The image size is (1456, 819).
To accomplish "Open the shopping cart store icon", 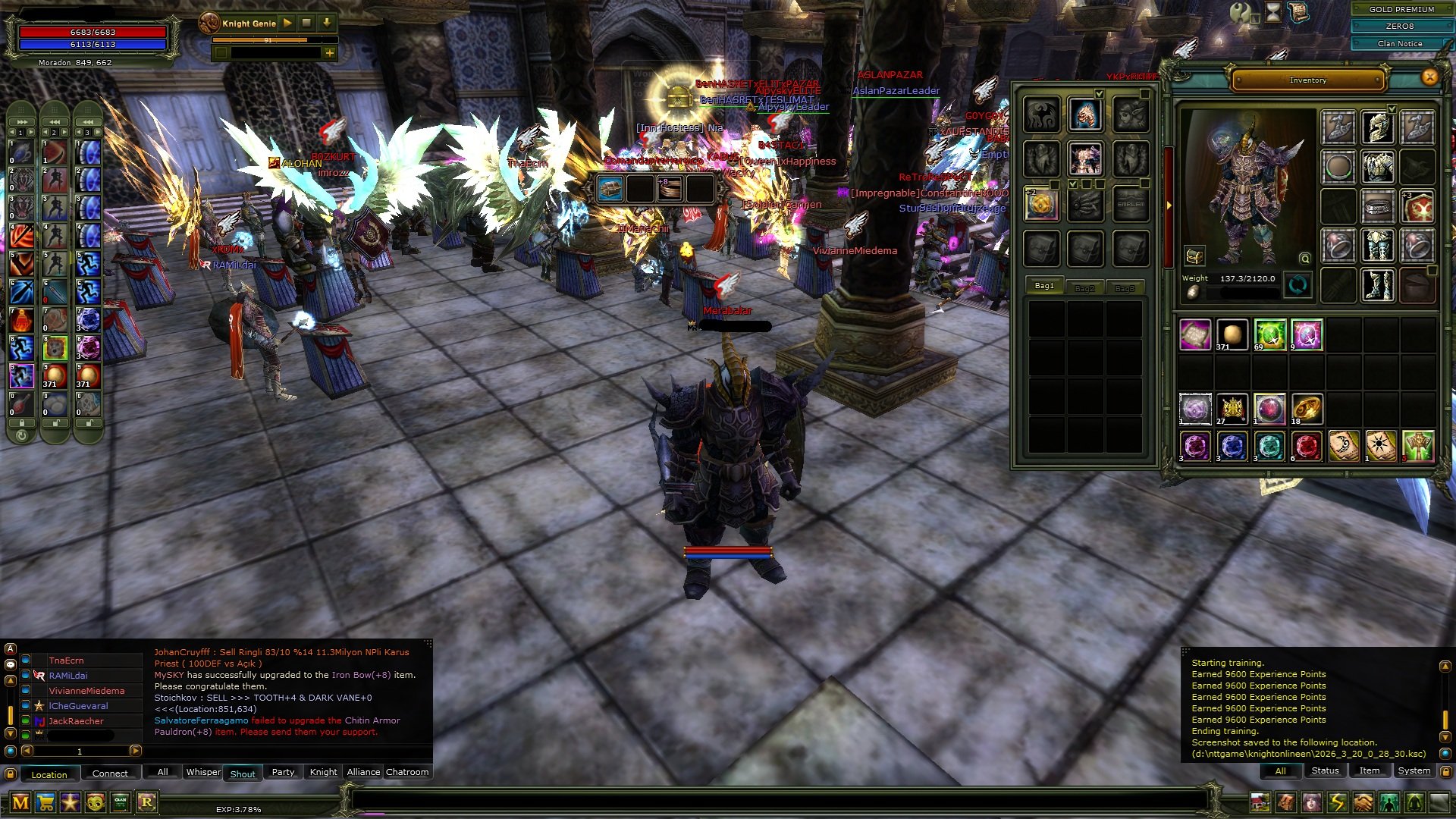I will point(45,802).
